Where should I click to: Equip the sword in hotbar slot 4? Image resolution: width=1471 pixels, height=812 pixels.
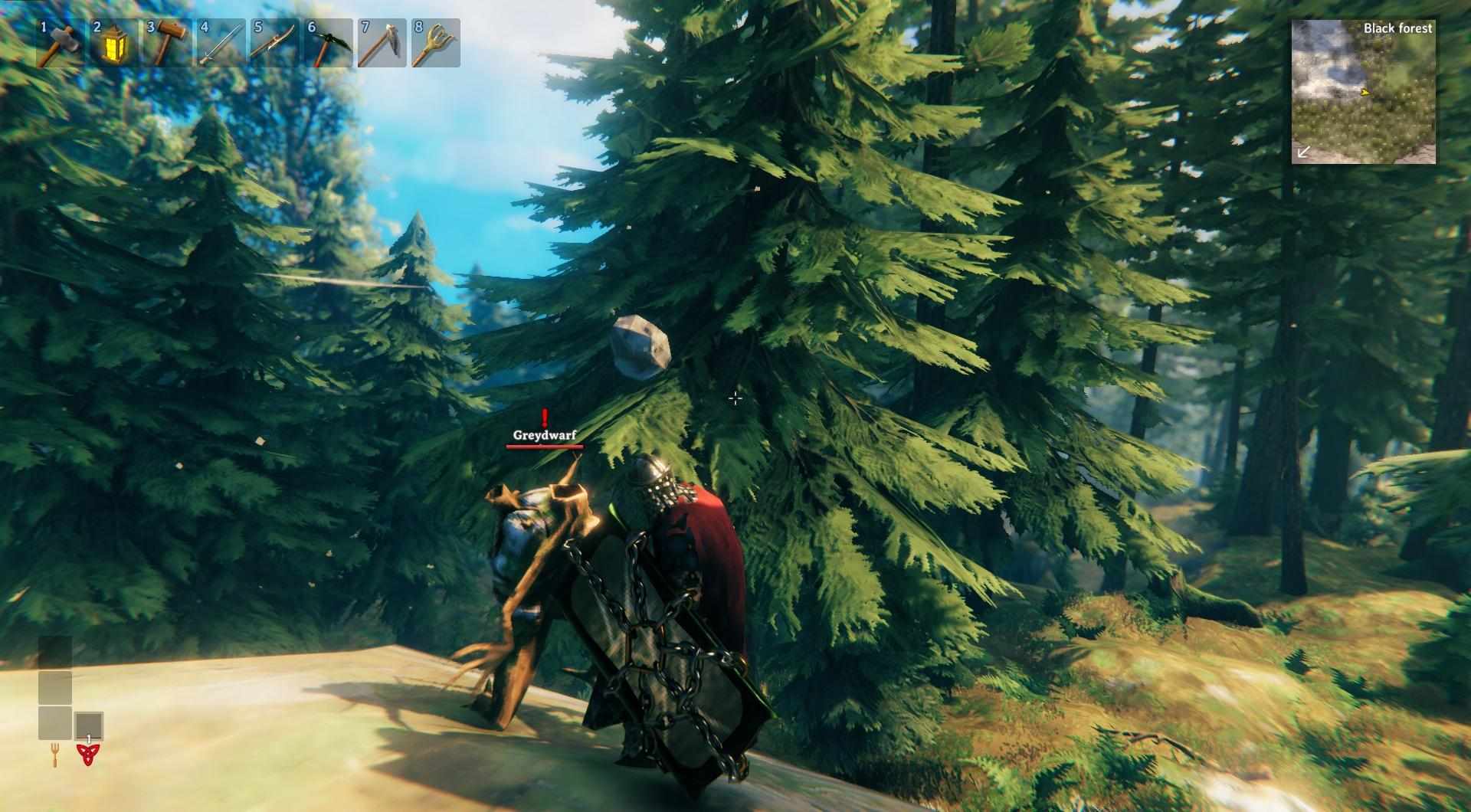(221, 44)
